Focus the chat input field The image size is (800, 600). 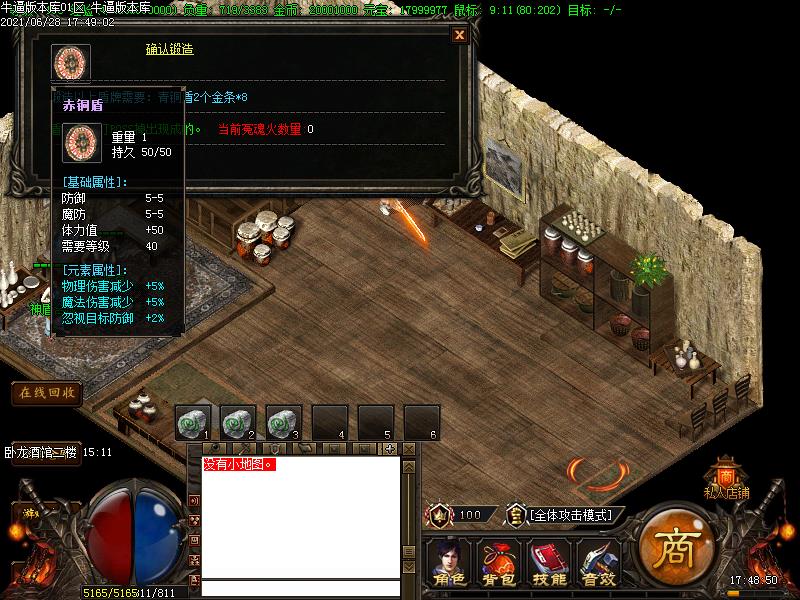pos(300,588)
